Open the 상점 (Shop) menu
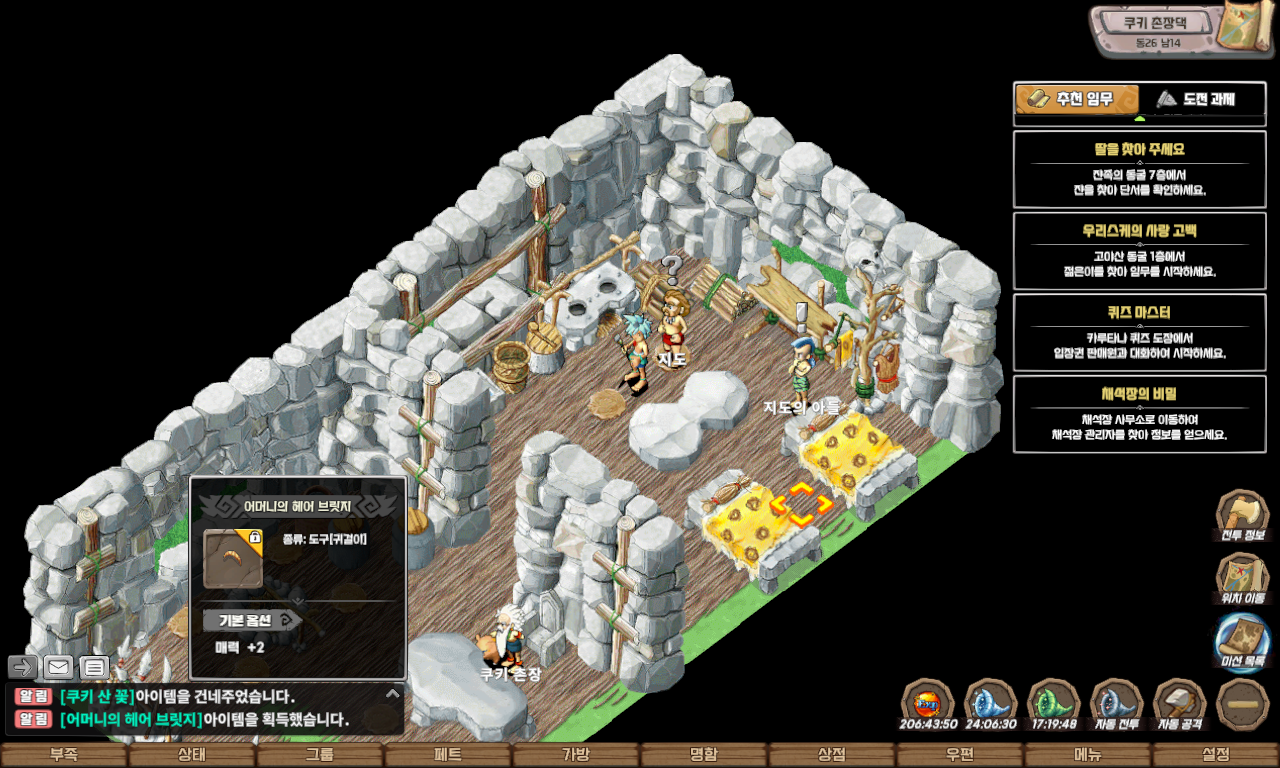Viewport: 1280px width, 768px height. pos(832,755)
